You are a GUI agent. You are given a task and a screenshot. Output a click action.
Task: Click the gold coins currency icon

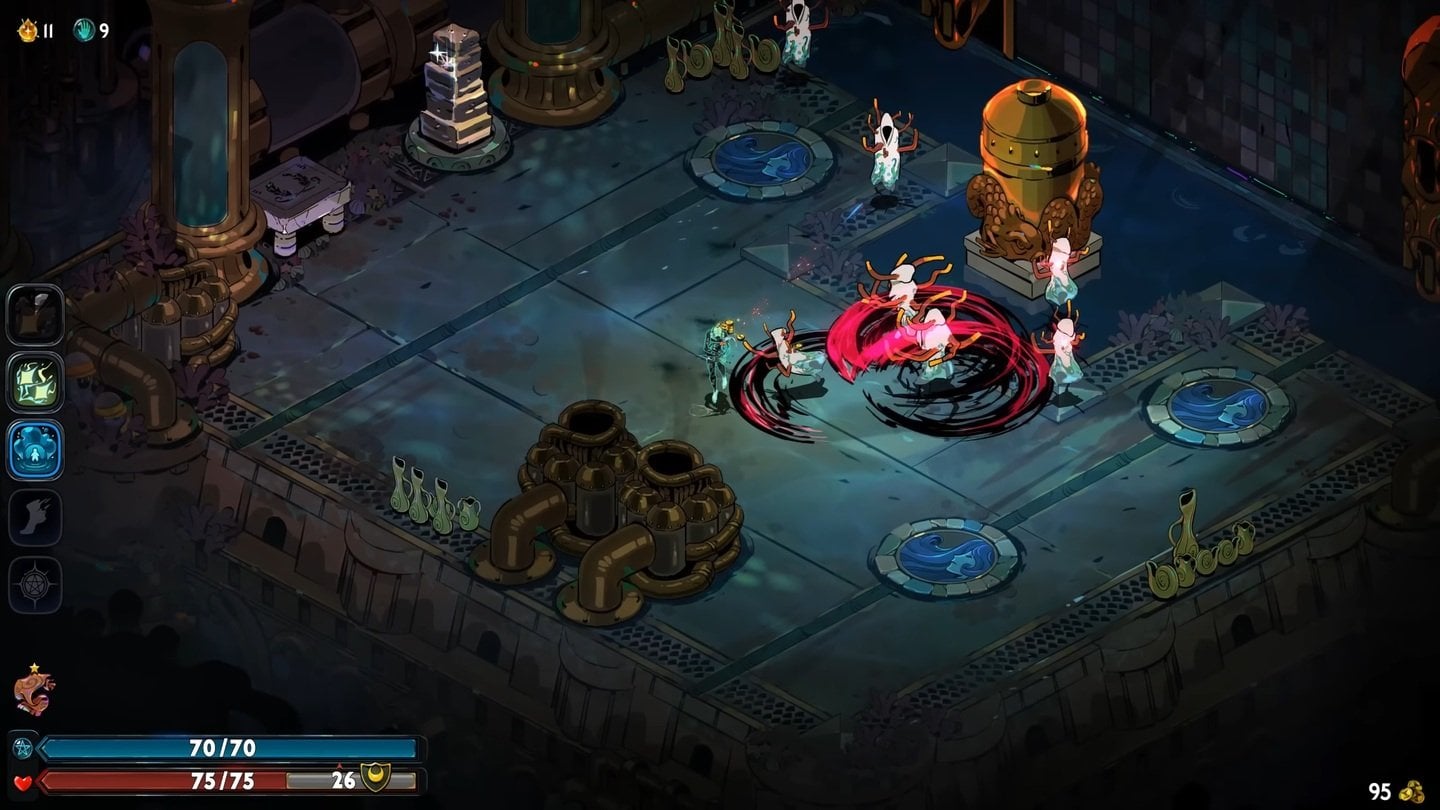1411,791
